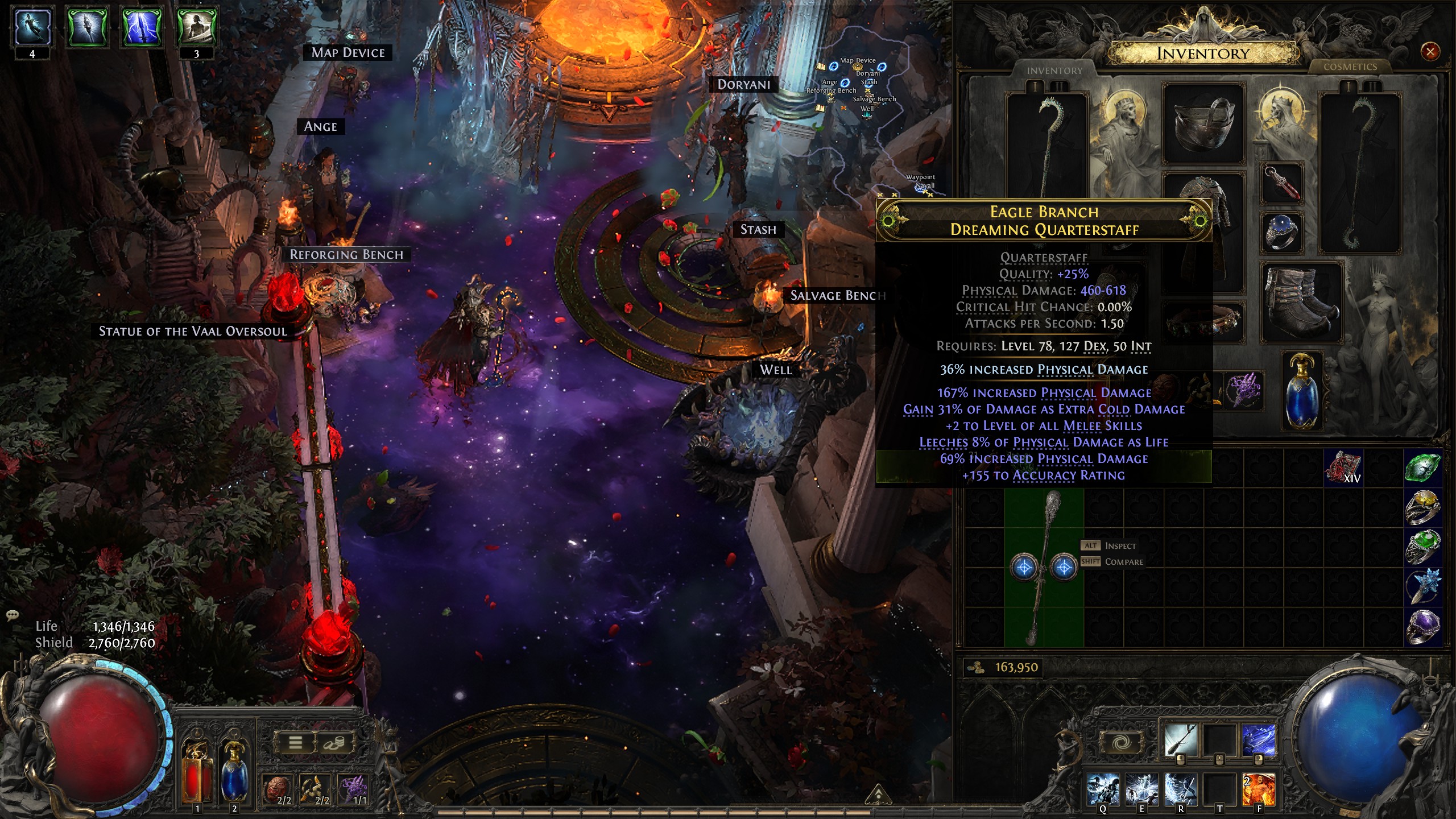Open the main menu hamburger button

coord(295,742)
